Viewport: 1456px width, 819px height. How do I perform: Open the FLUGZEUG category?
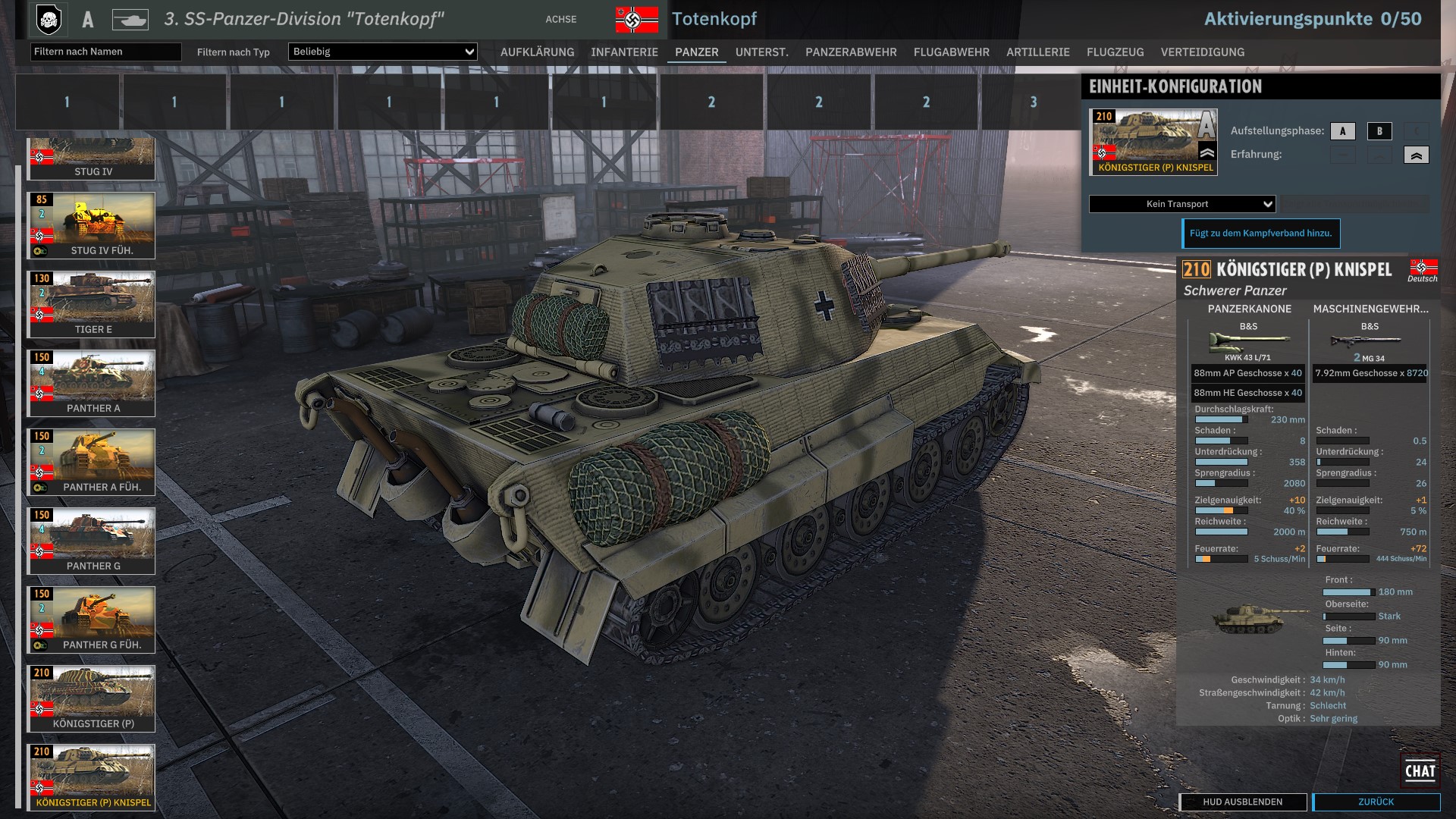[1115, 52]
